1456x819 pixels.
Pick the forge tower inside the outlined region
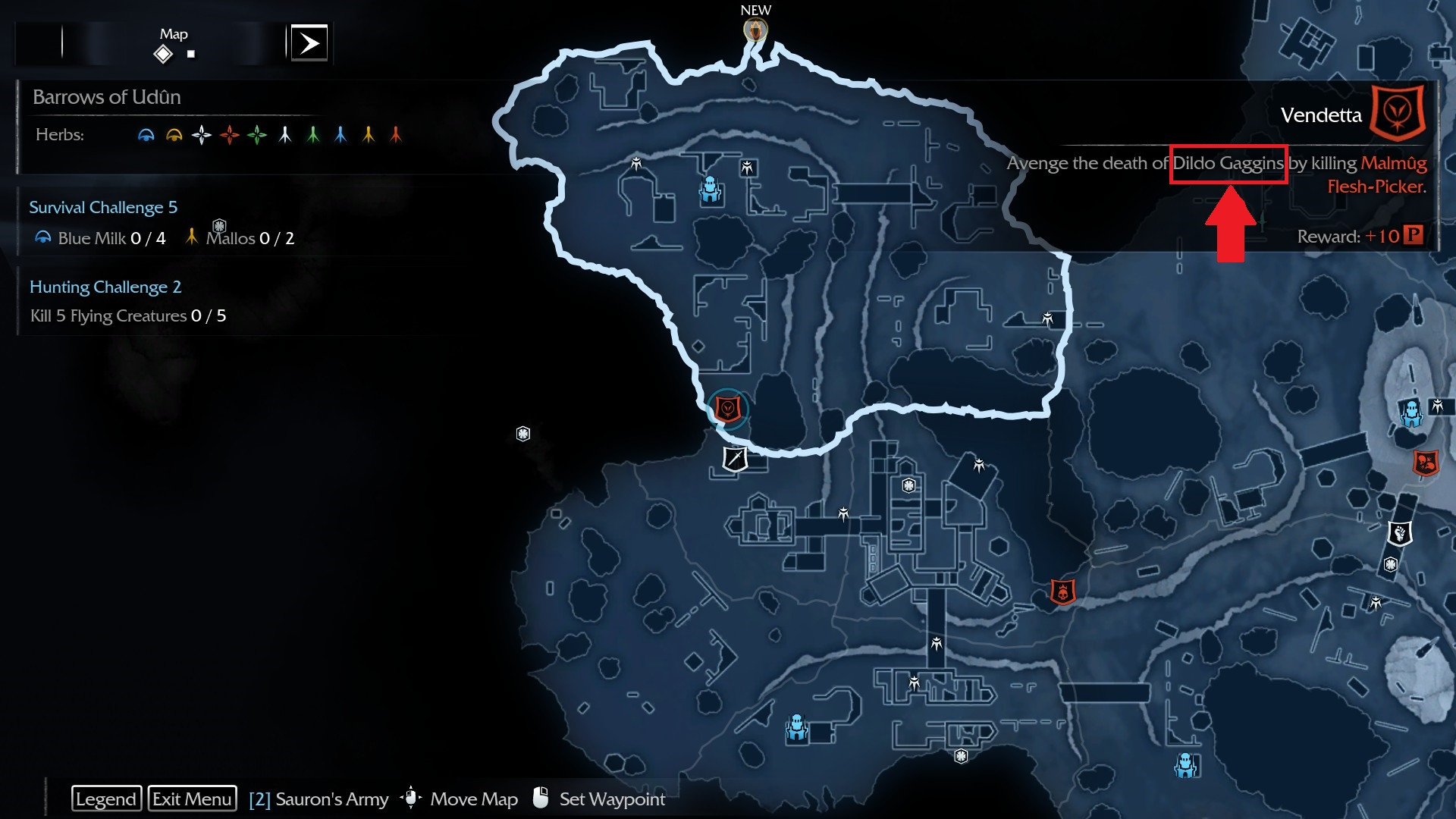pyautogui.click(x=710, y=190)
